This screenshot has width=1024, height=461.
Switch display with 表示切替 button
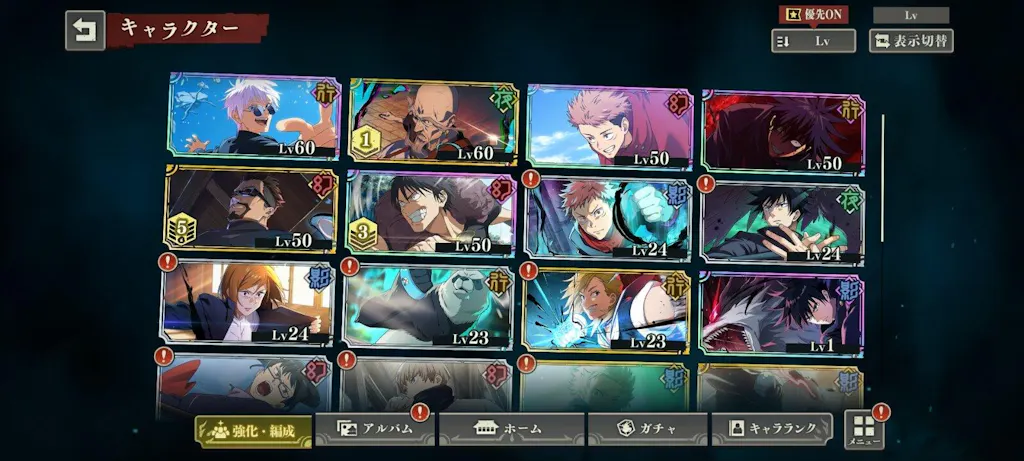[910, 41]
